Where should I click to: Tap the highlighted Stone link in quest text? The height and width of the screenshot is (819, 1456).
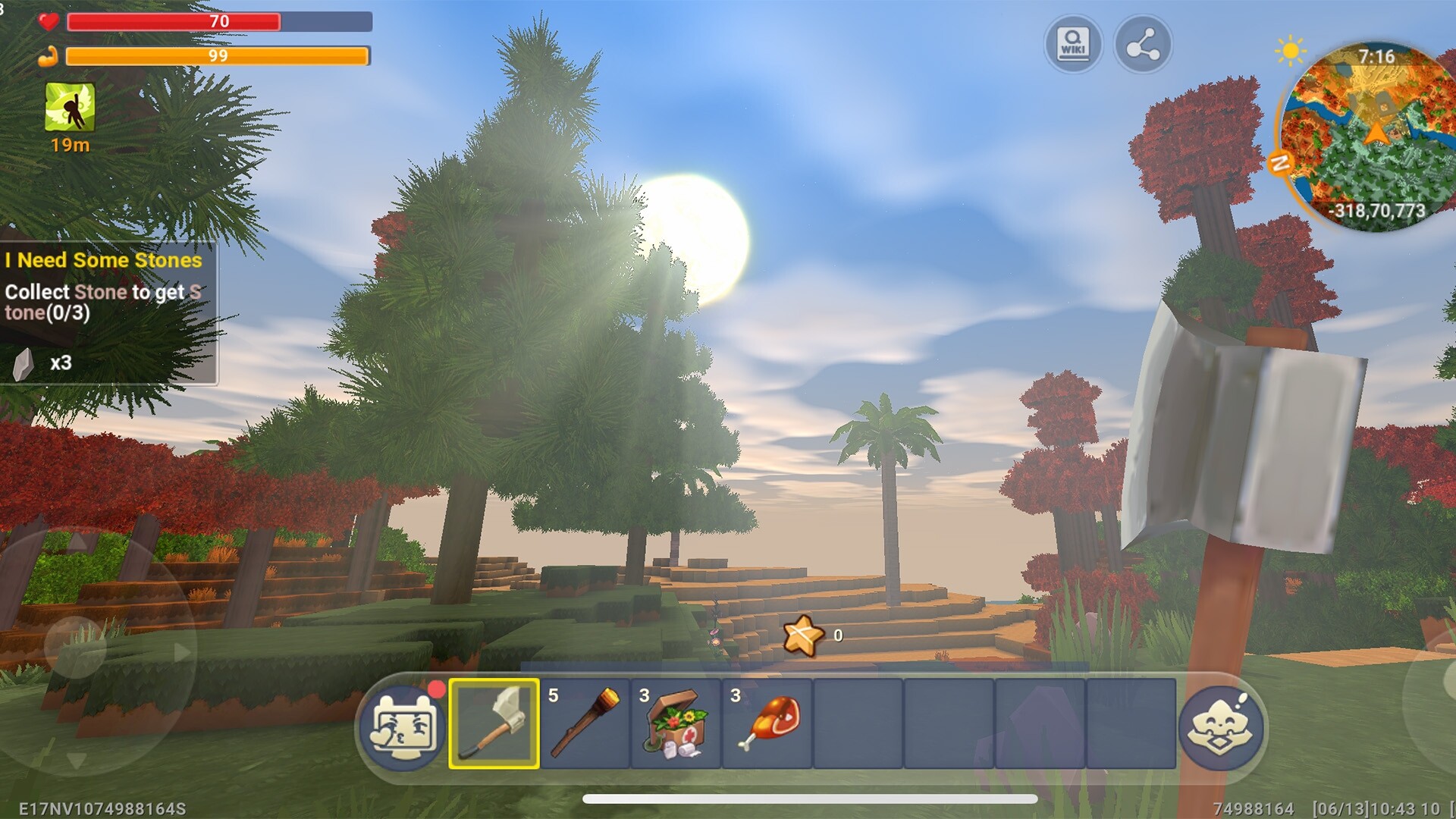(x=102, y=291)
